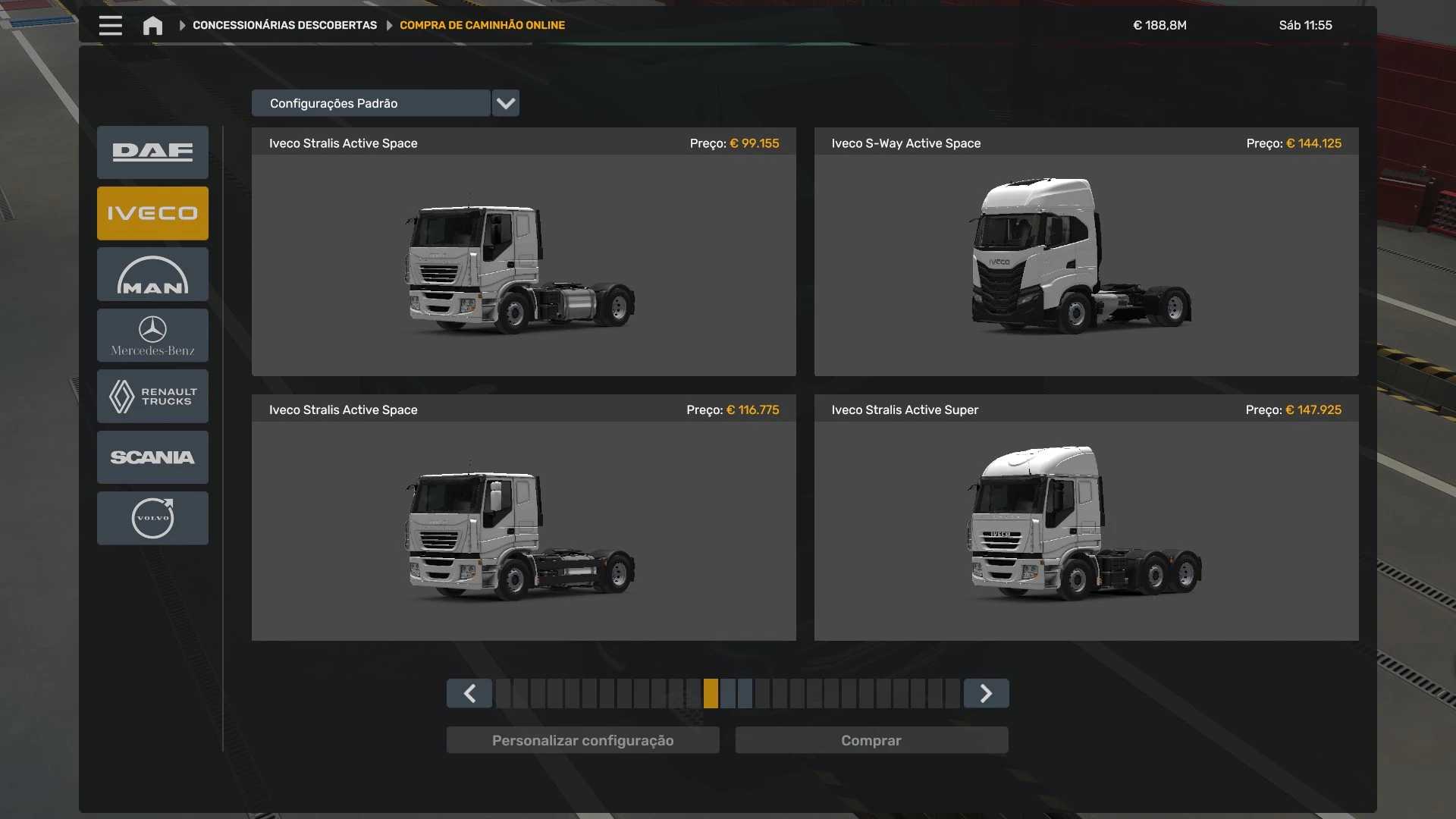Go to the previous page of trucks
The width and height of the screenshot is (1456, 819).
(x=469, y=693)
